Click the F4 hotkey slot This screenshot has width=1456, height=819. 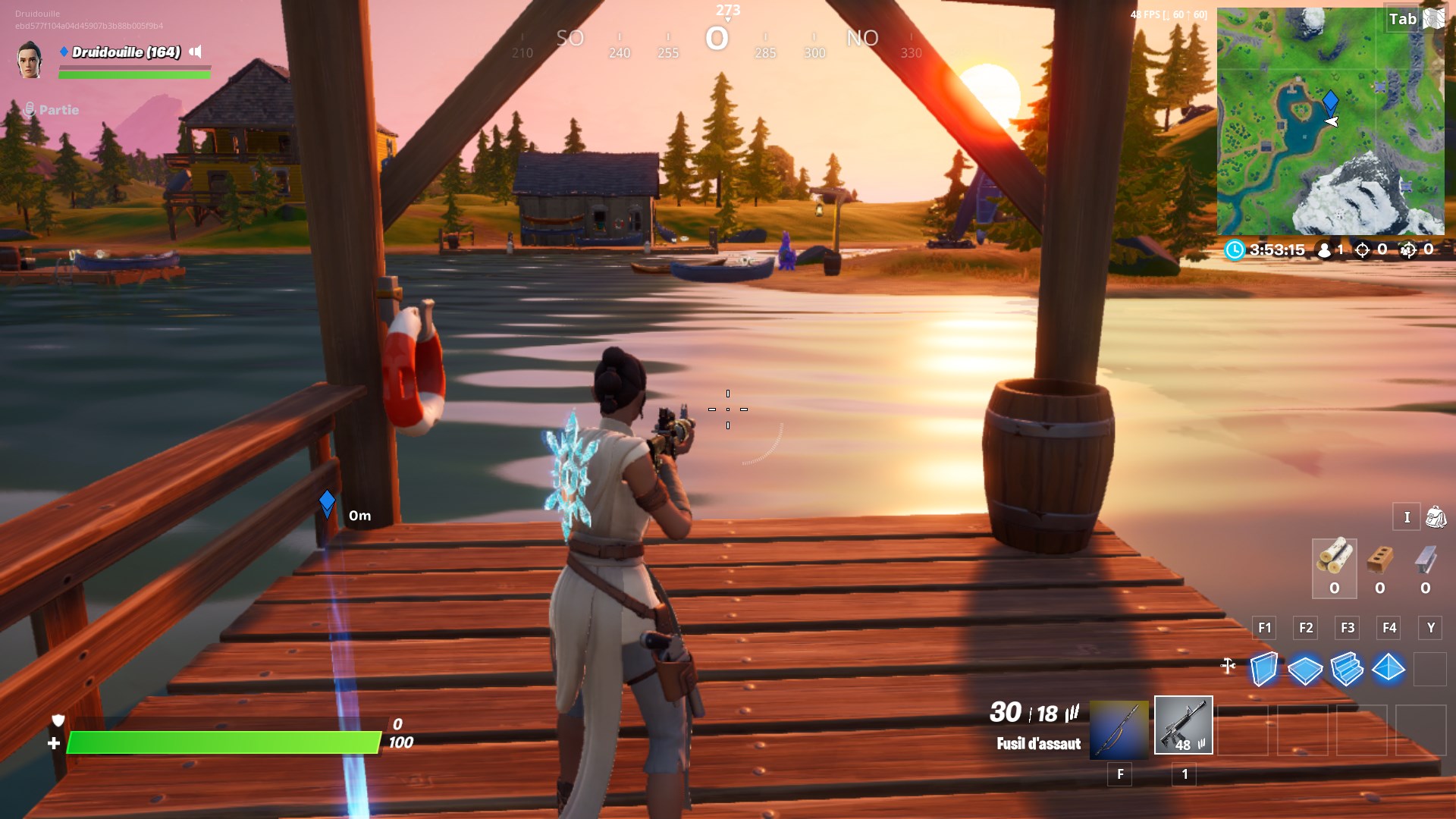(1390, 628)
